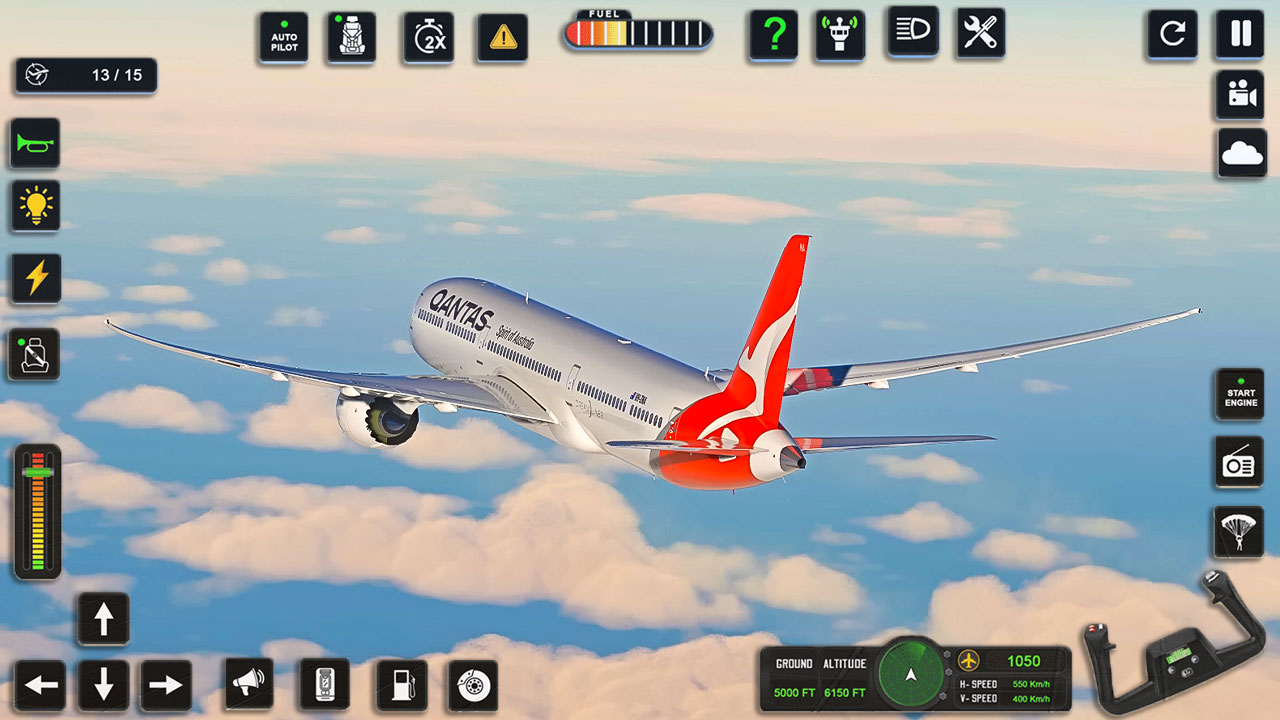This screenshot has width=1280, height=720.
Task: Open the cockpit radio
Action: coord(1238,463)
